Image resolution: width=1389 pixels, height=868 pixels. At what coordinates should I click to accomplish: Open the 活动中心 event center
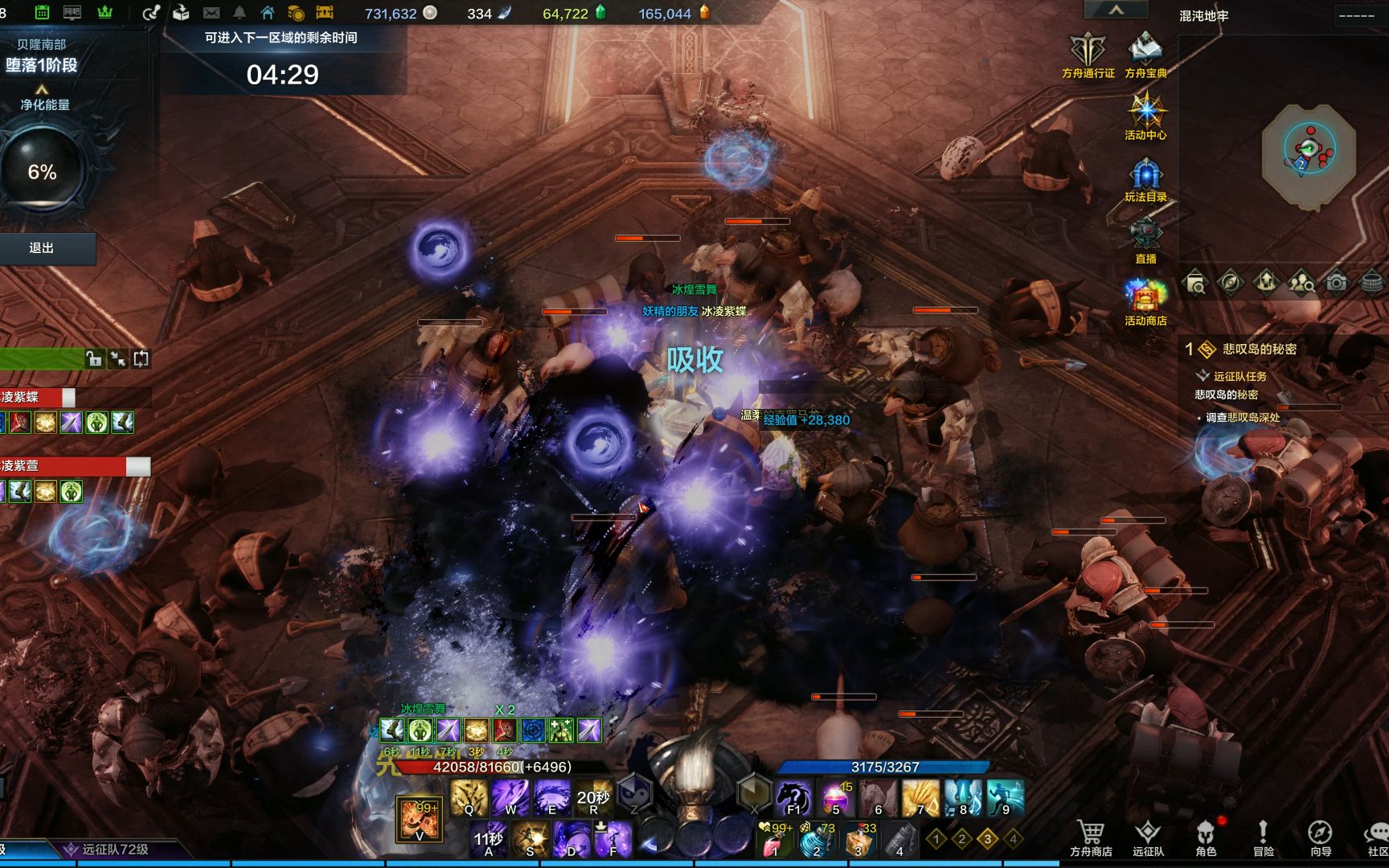pos(1145,115)
